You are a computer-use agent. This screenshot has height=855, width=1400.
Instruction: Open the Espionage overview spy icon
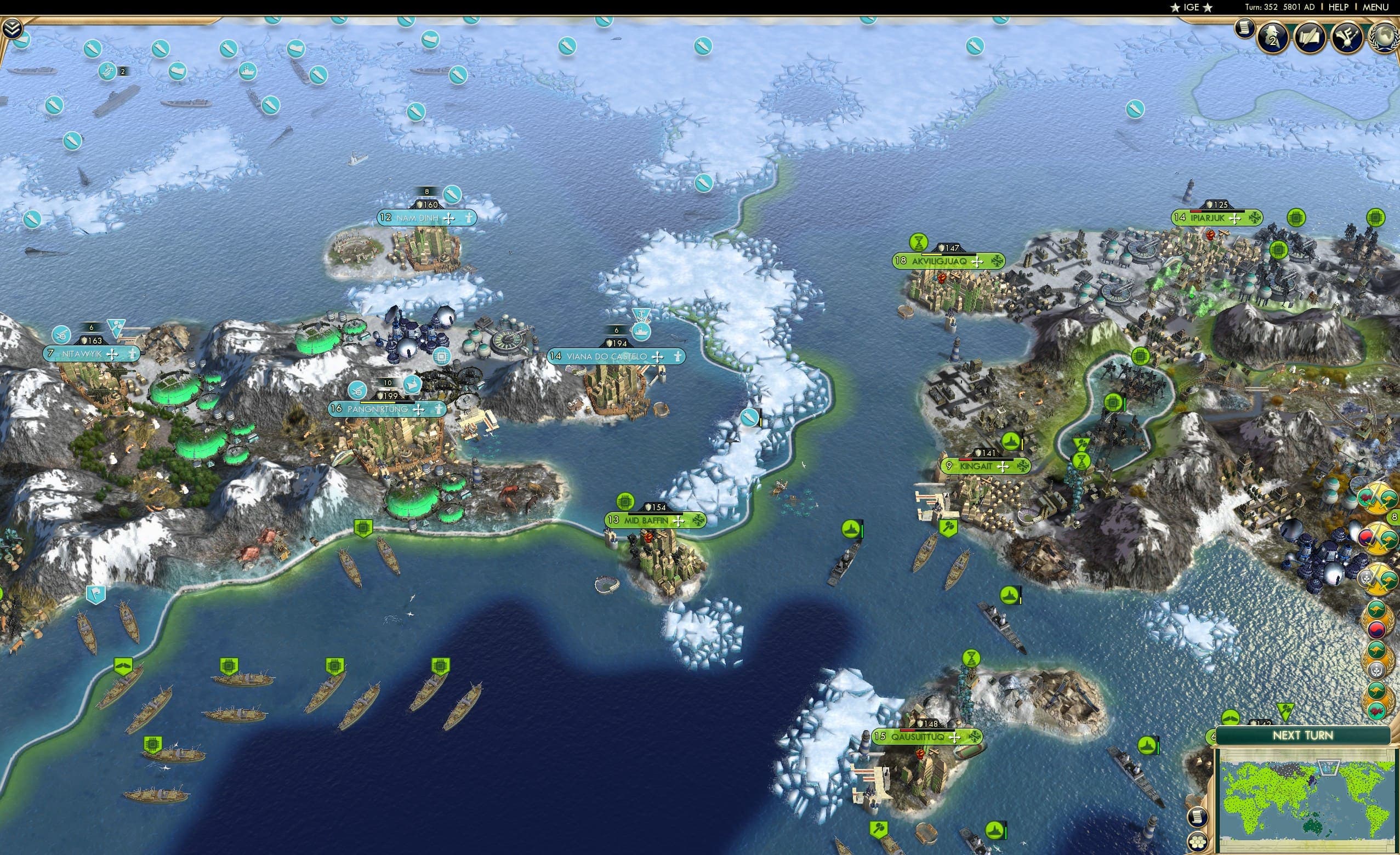point(1272,37)
